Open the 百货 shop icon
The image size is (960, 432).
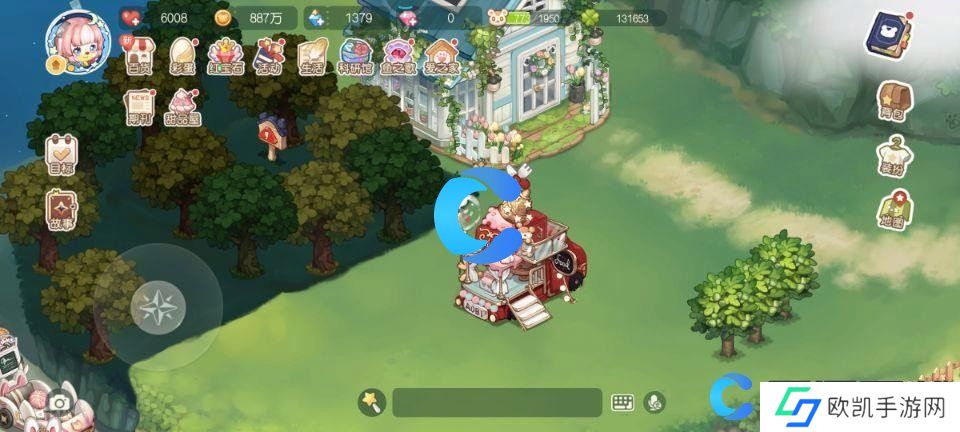click(139, 56)
